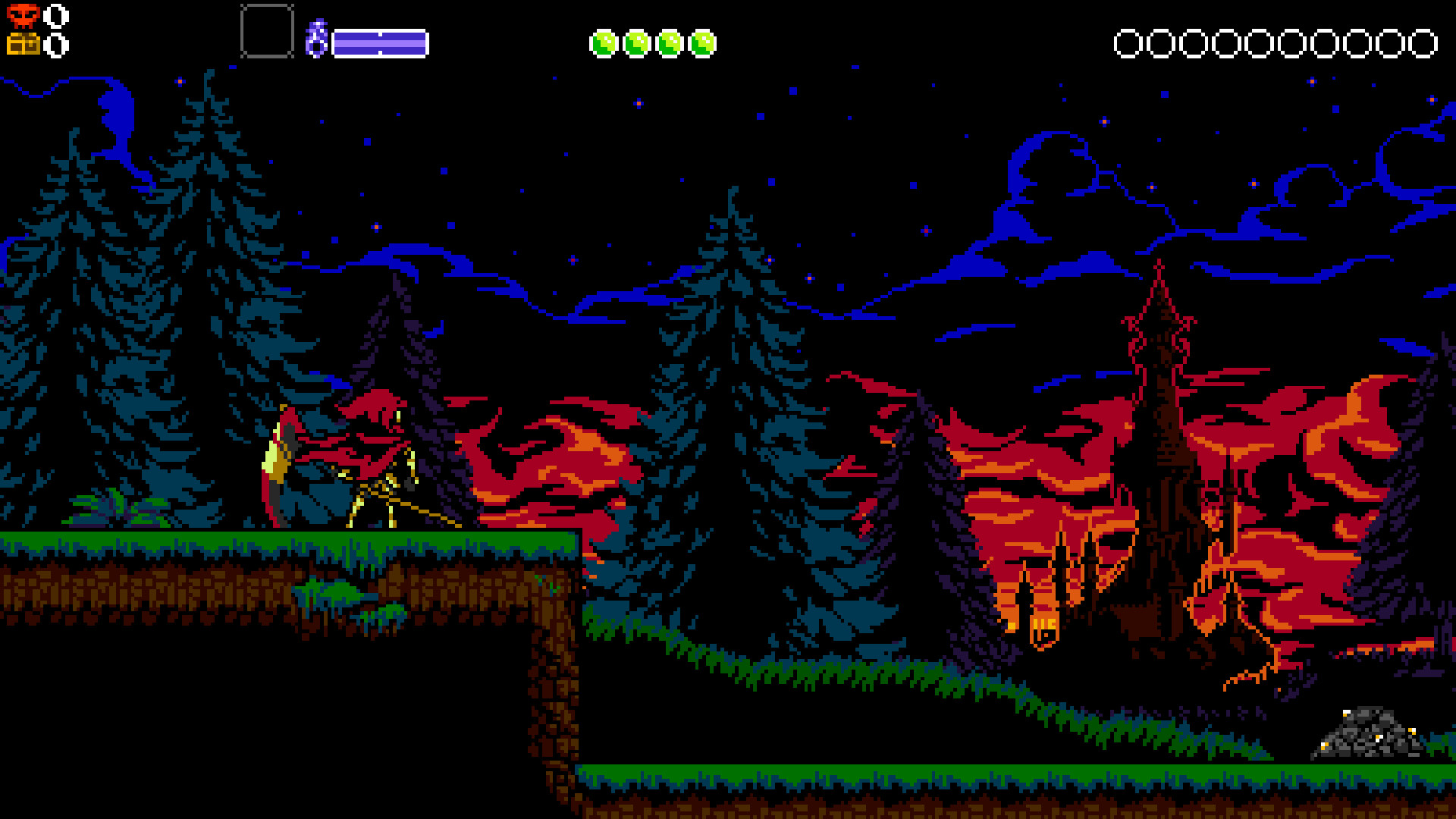Click the gold treasure chest icon
Image resolution: width=1456 pixels, height=819 pixels.
(x=23, y=45)
